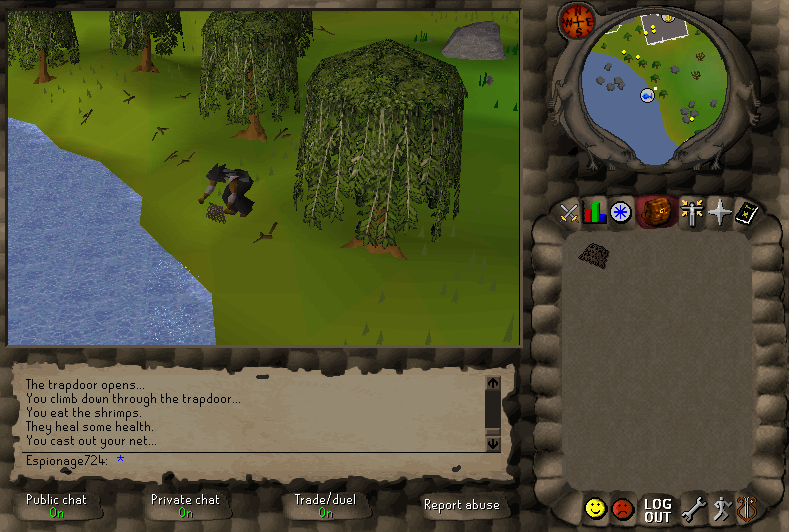Show the worn equipment tab
The image size is (789, 532).
click(690, 212)
